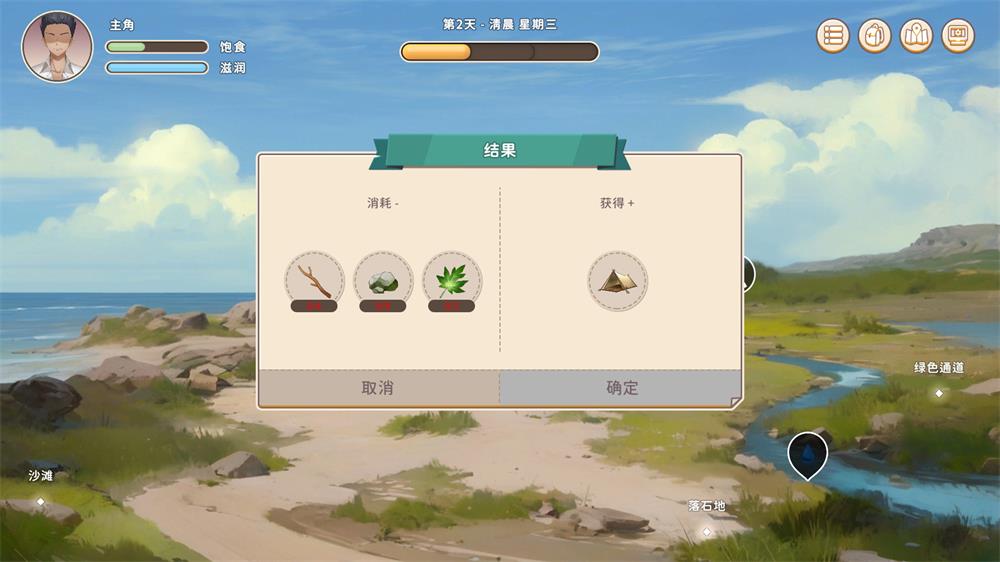Screen dimensions: 1000x562
Task: Select the green leaf material slot
Action: (451, 280)
